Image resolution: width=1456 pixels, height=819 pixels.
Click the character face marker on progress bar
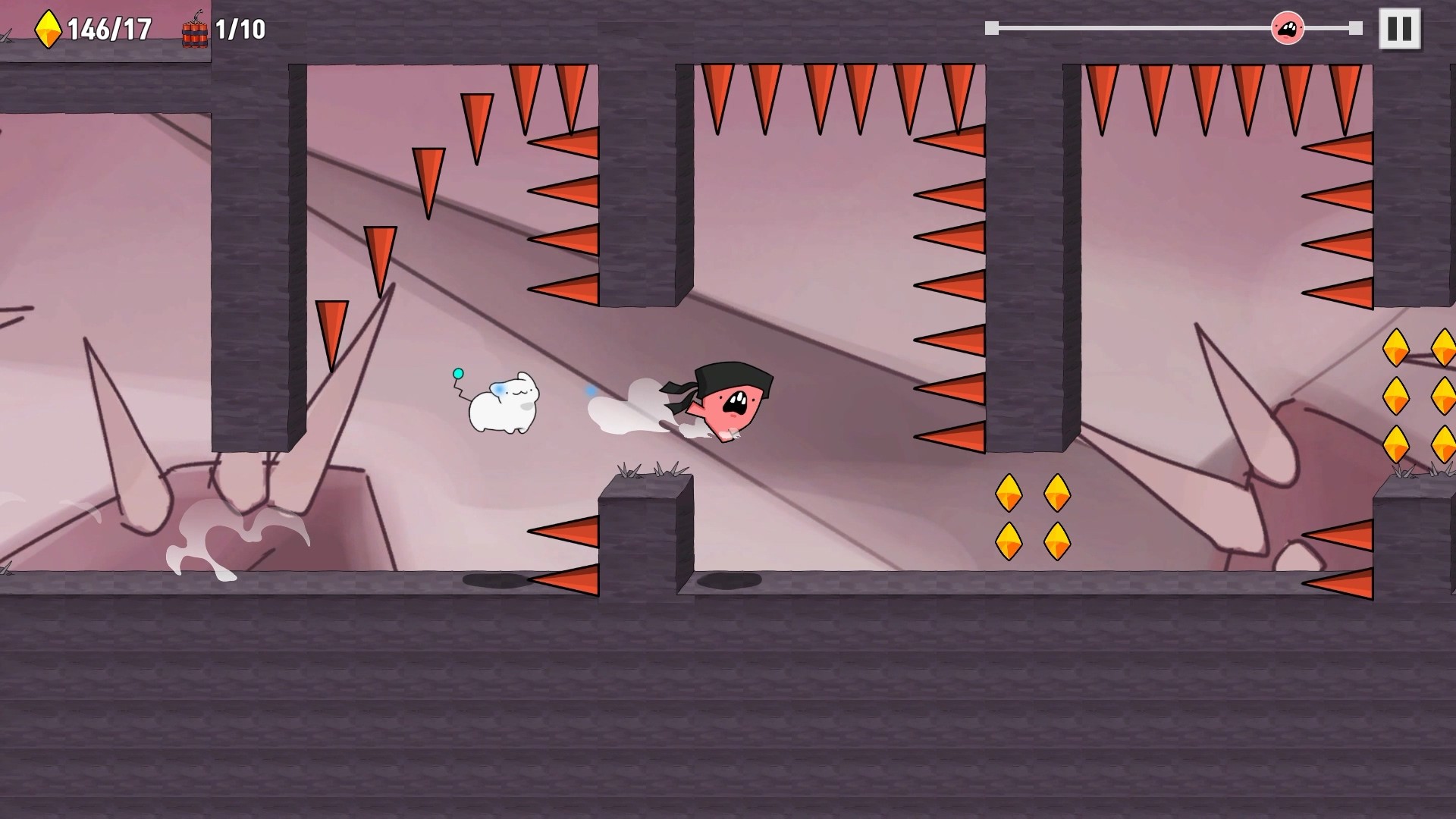click(x=1287, y=28)
